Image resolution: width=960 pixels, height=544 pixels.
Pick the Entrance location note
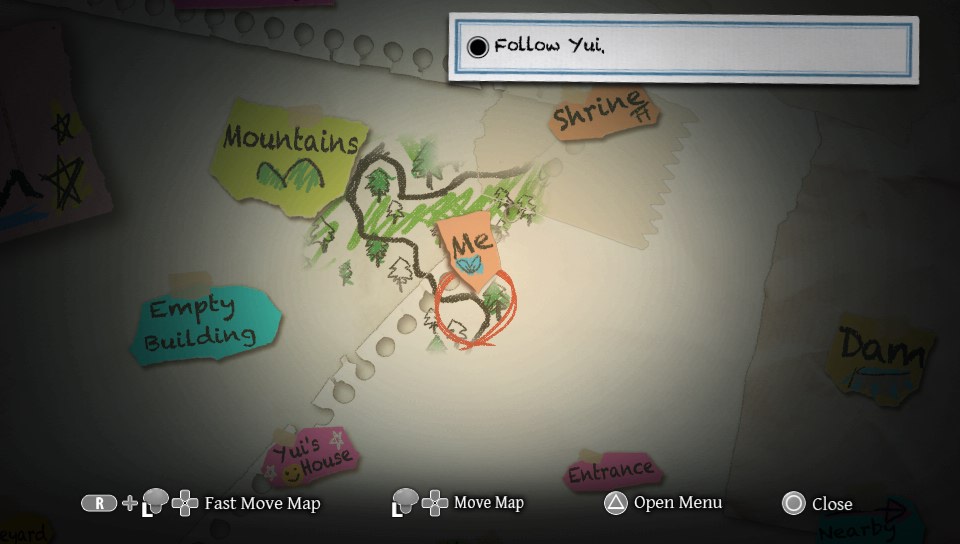click(610, 471)
